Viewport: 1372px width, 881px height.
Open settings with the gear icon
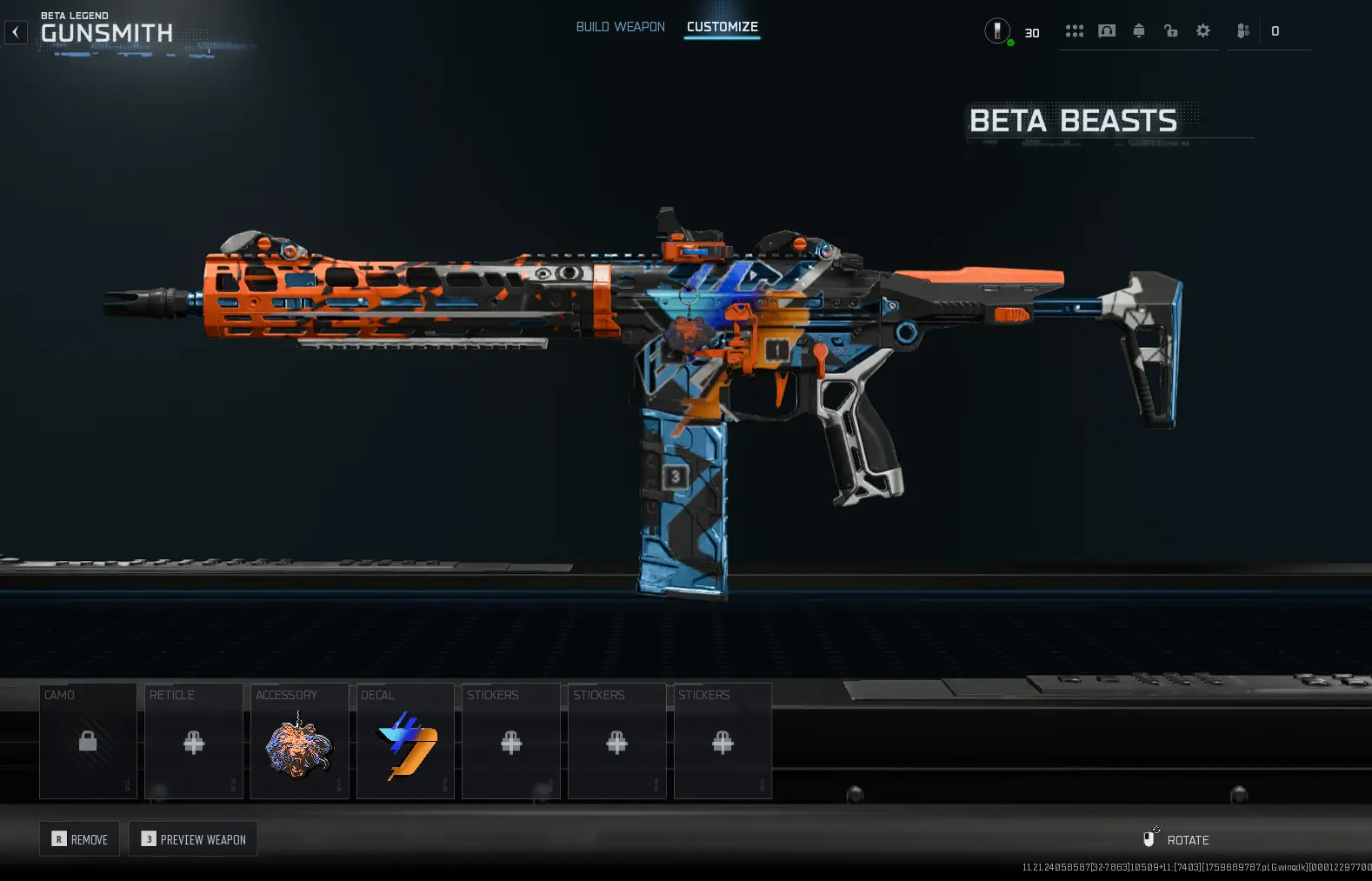click(1203, 31)
